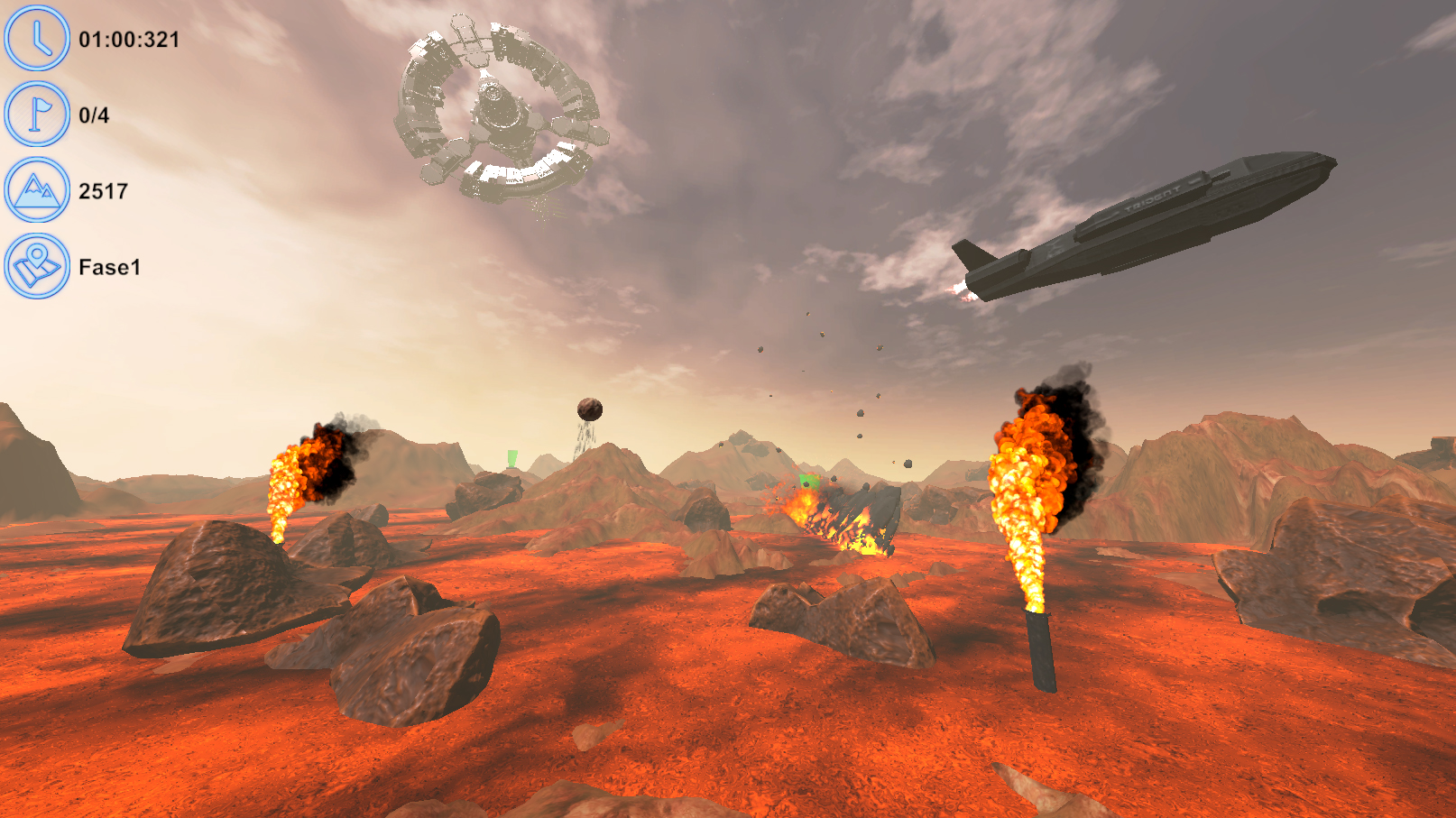Open the map marker level icon
Image resolution: width=1456 pixels, height=818 pixels.
click(37, 266)
